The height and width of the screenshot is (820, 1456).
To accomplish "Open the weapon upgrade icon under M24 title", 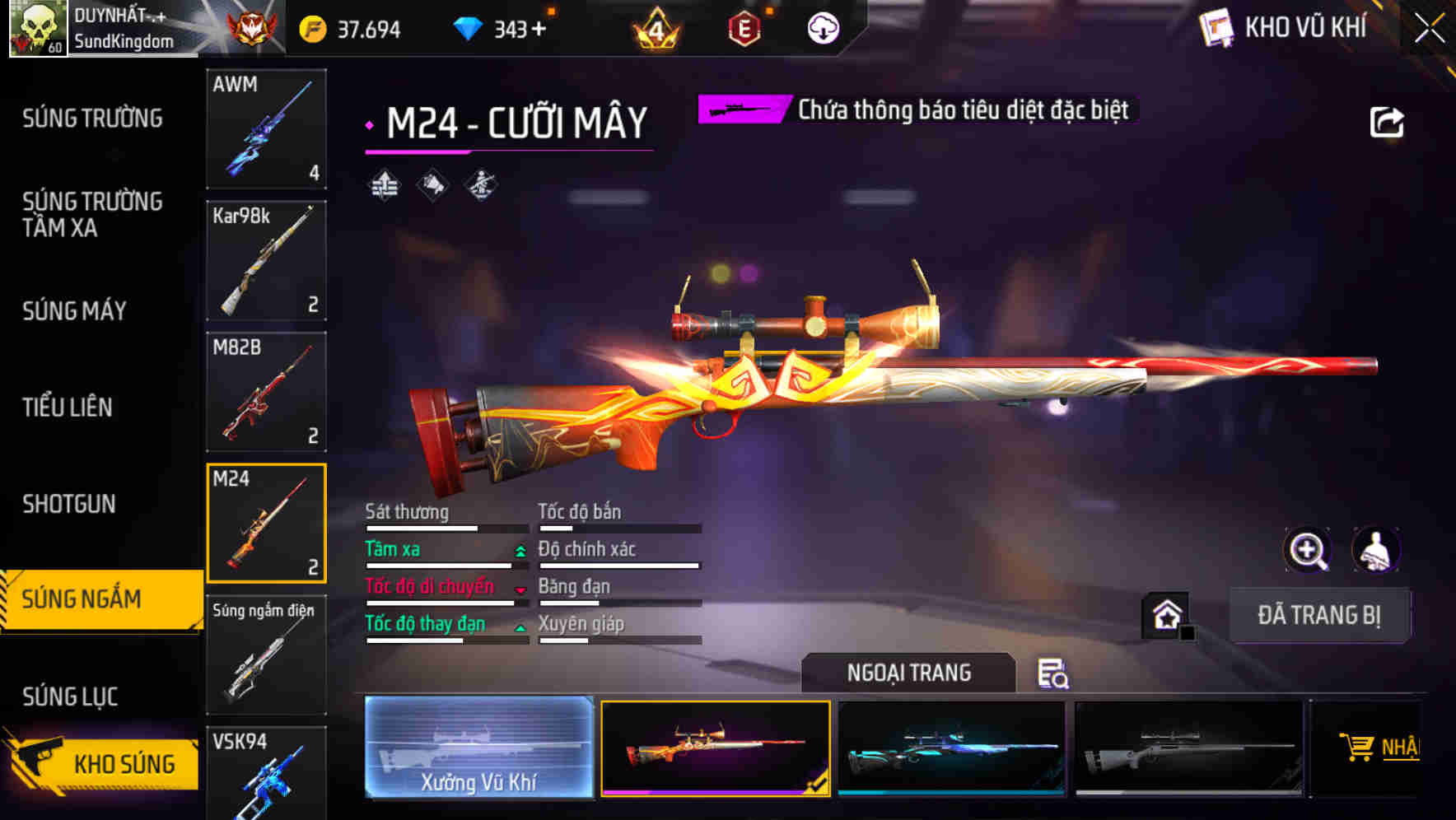I will [x=383, y=184].
